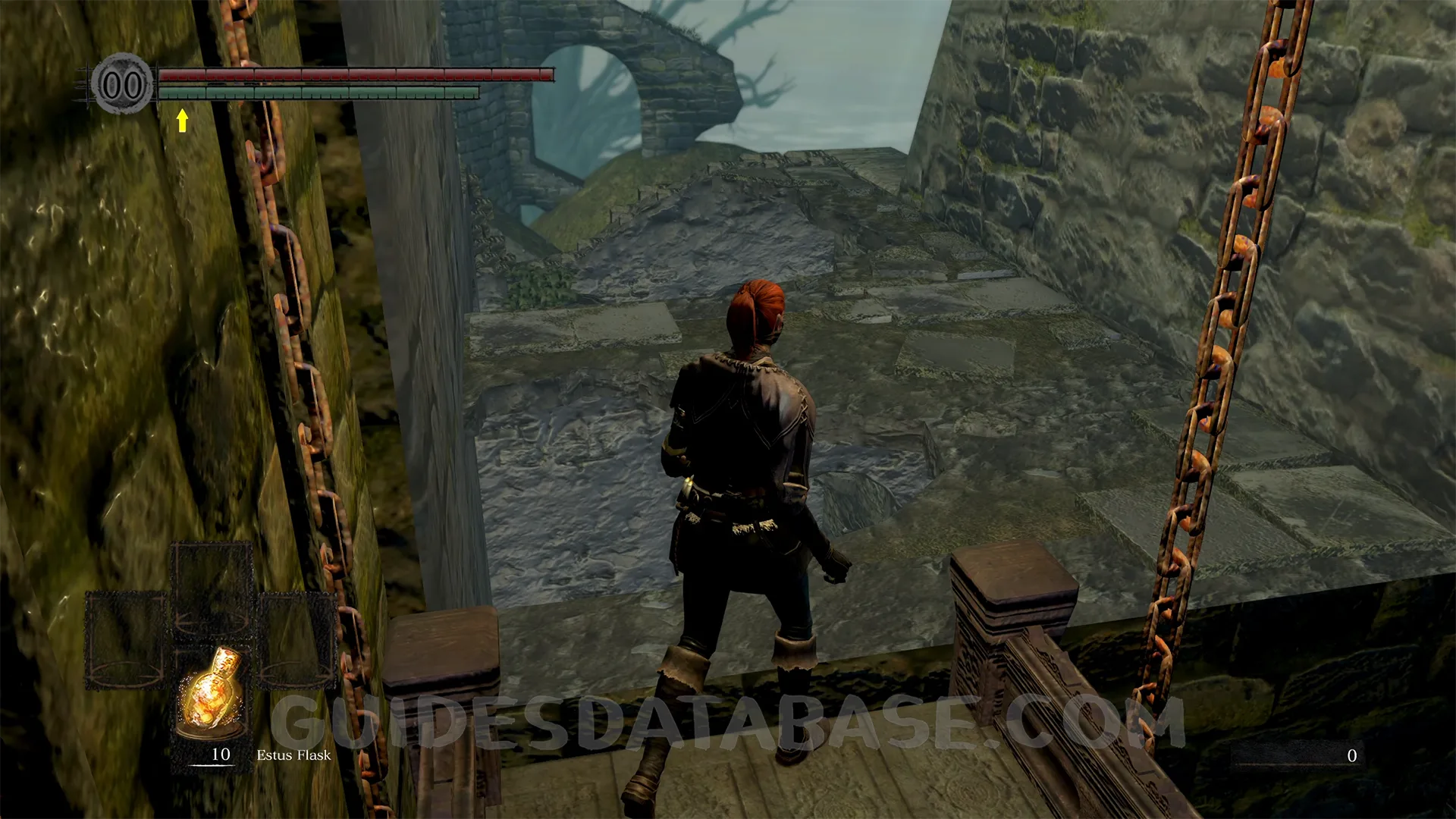Image resolution: width=1456 pixels, height=819 pixels.
Task: Click the humanity counter emblem
Action: (122, 84)
